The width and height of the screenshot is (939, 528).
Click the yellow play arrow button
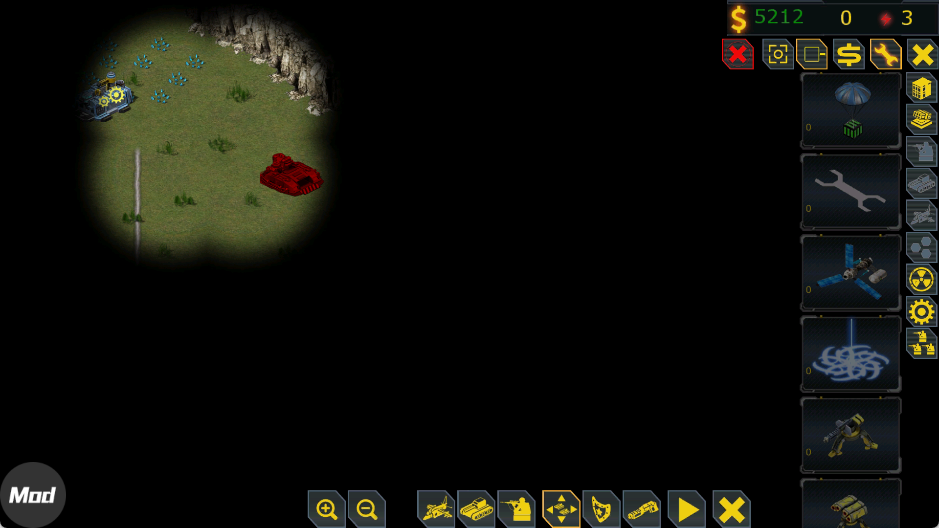687,509
